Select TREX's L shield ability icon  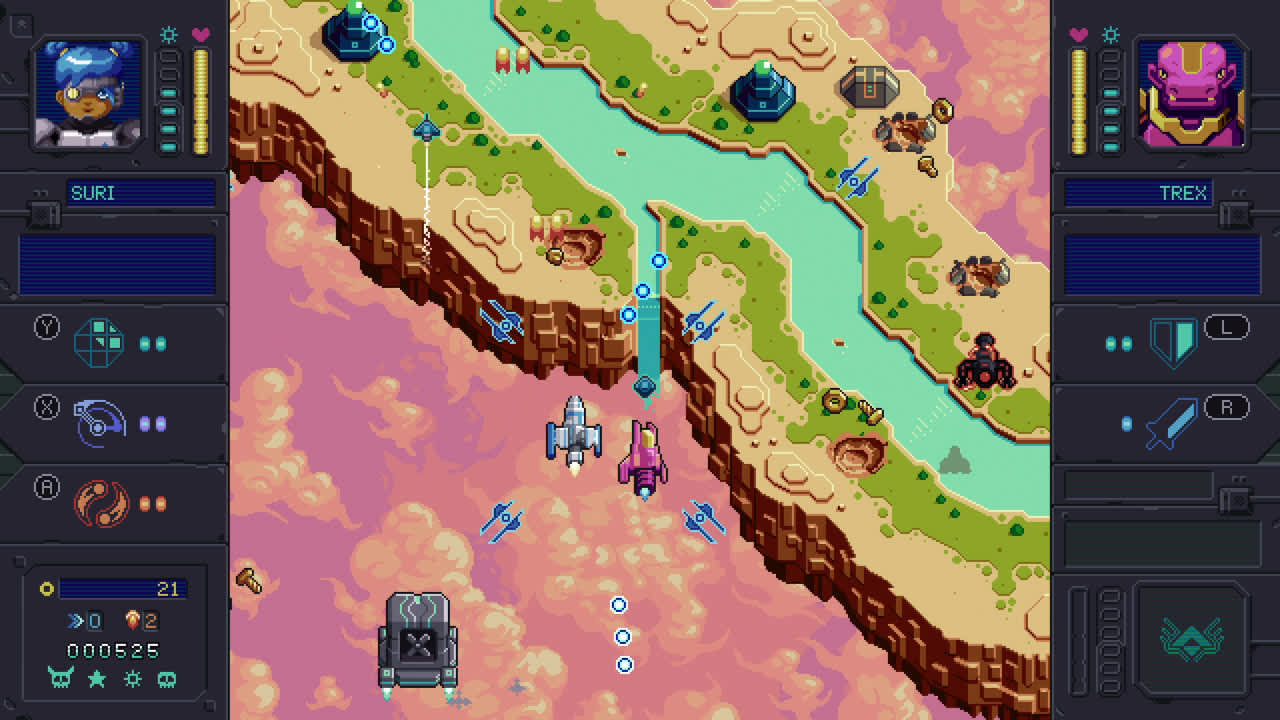tap(1172, 341)
